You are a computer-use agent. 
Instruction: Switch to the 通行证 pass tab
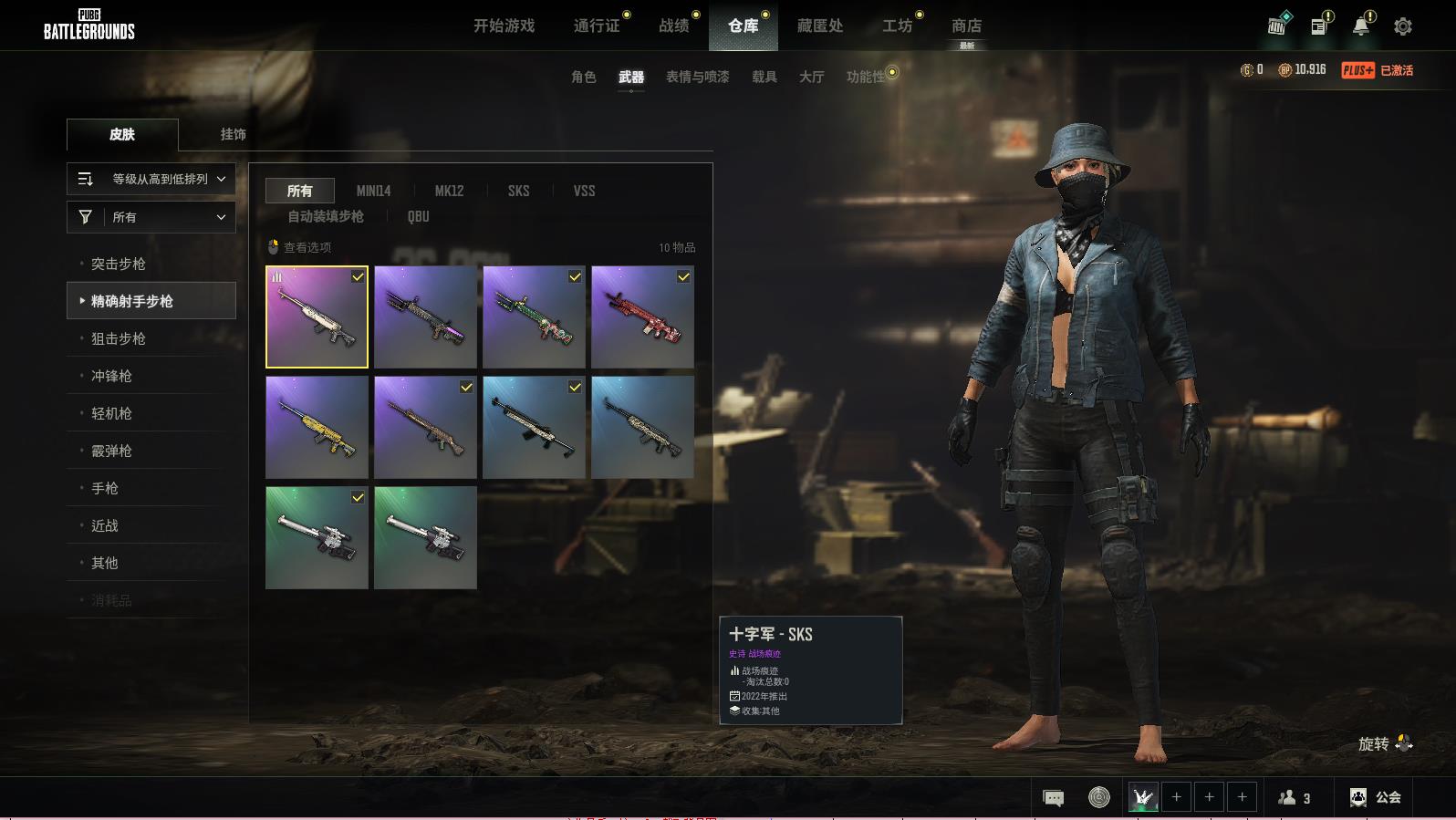(x=597, y=26)
